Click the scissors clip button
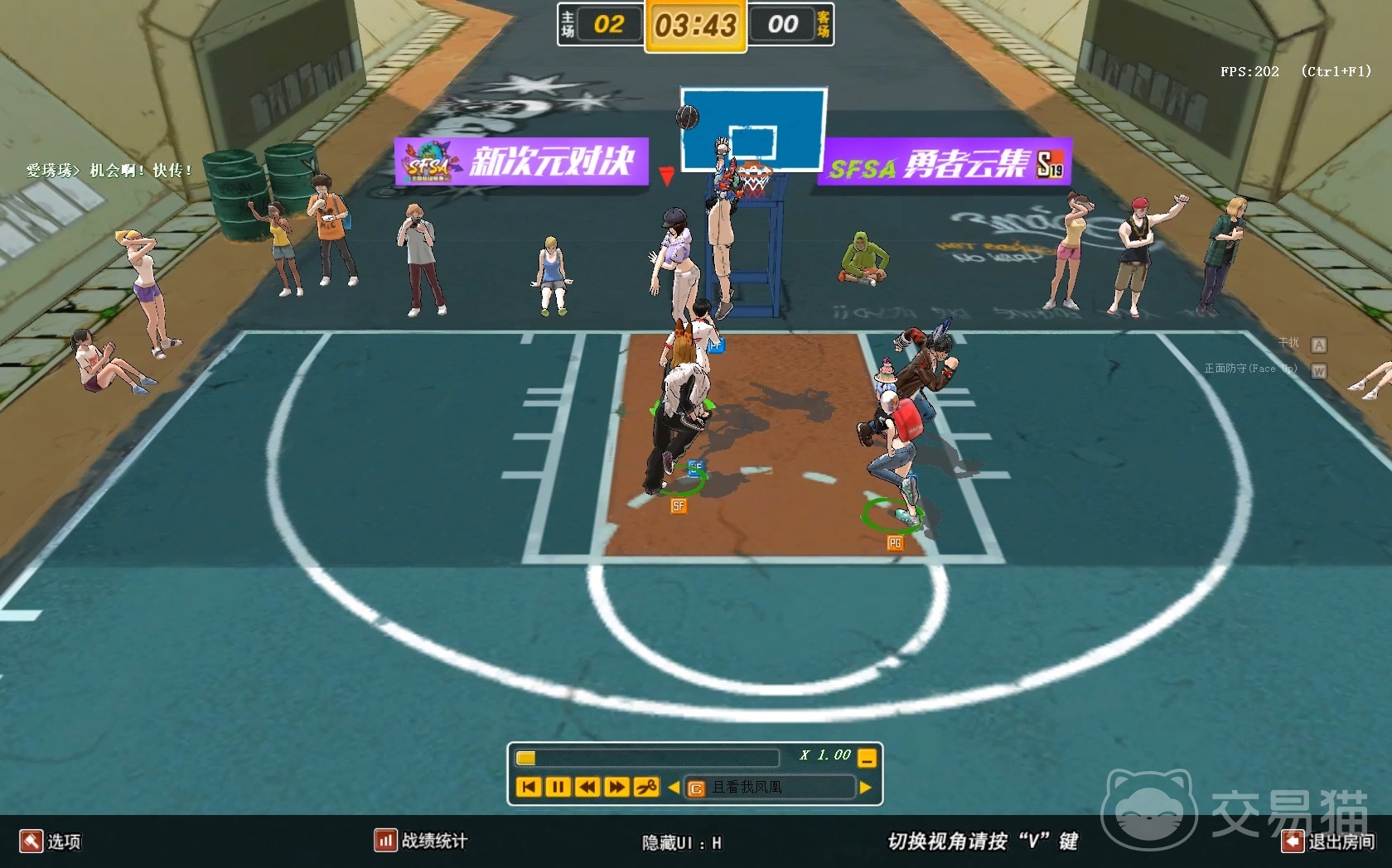This screenshot has height=868, width=1392. (x=646, y=787)
